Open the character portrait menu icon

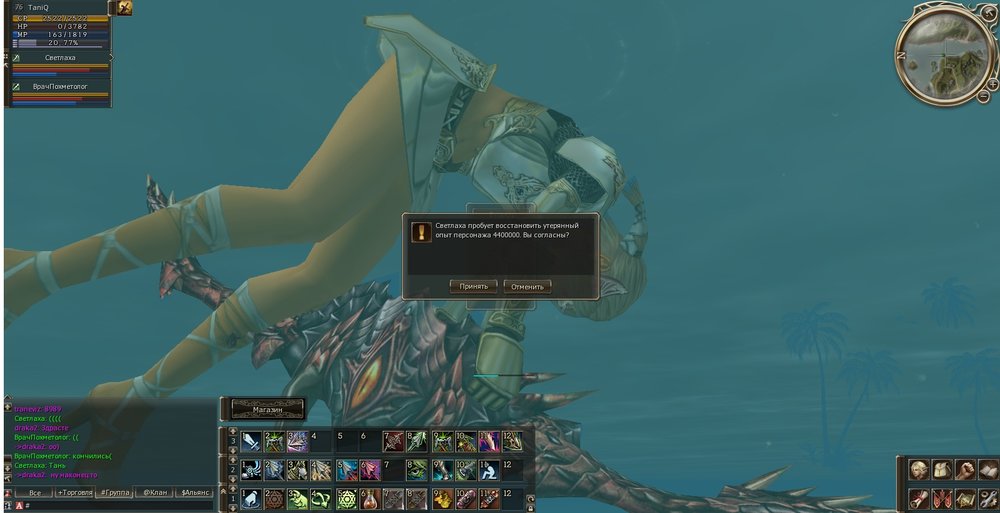click(x=918, y=470)
